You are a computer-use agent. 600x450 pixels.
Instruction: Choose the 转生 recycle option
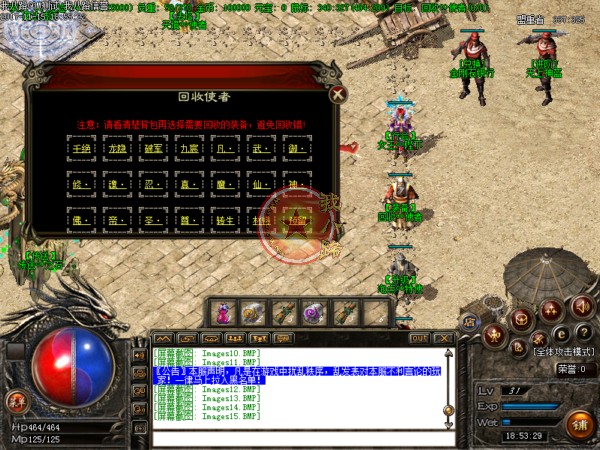click(x=226, y=220)
